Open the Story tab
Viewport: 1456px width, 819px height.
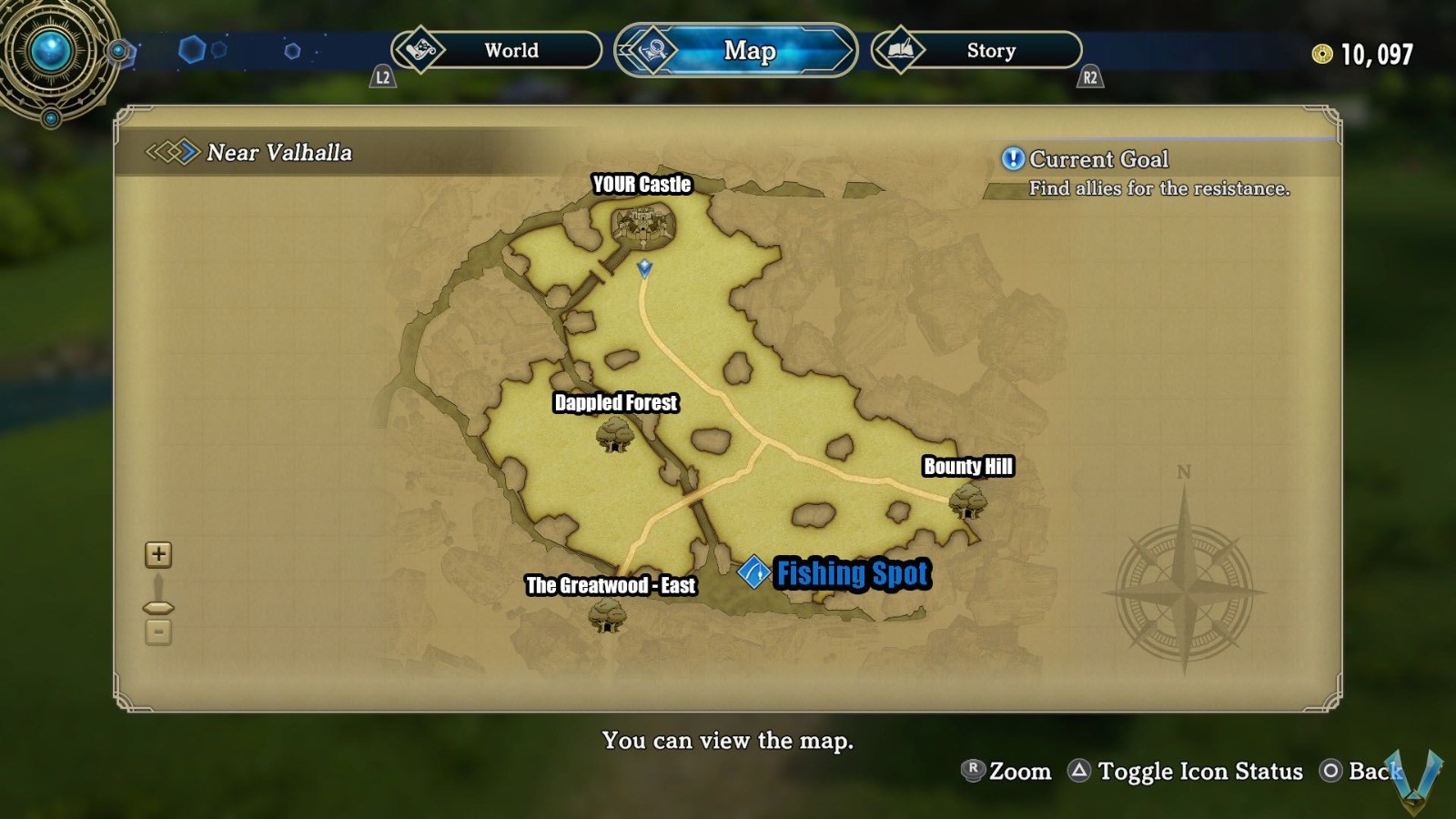[x=990, y=51]
